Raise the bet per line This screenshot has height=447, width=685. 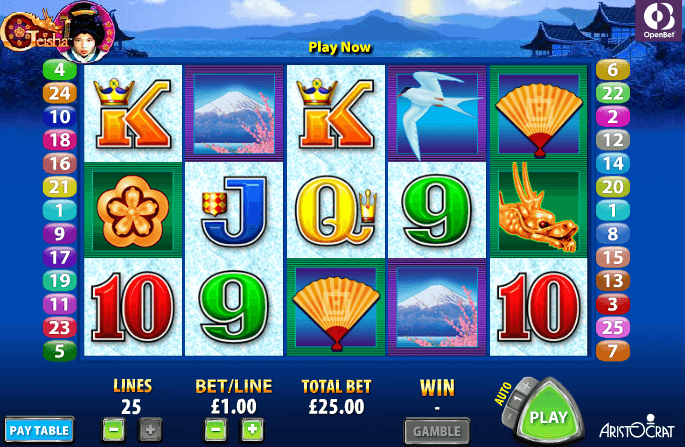point(250,431)
